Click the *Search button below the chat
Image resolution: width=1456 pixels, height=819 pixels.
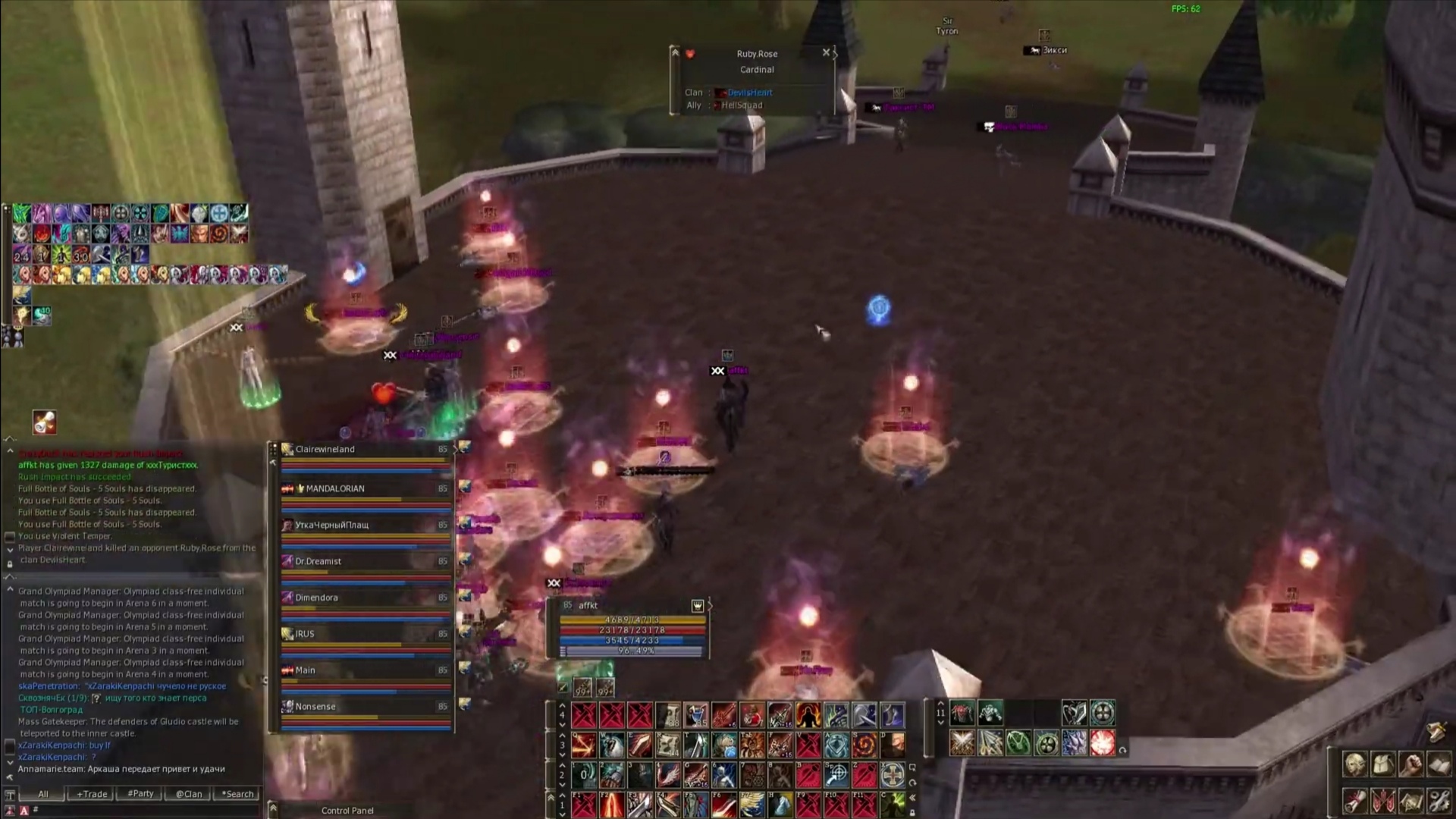237,793
